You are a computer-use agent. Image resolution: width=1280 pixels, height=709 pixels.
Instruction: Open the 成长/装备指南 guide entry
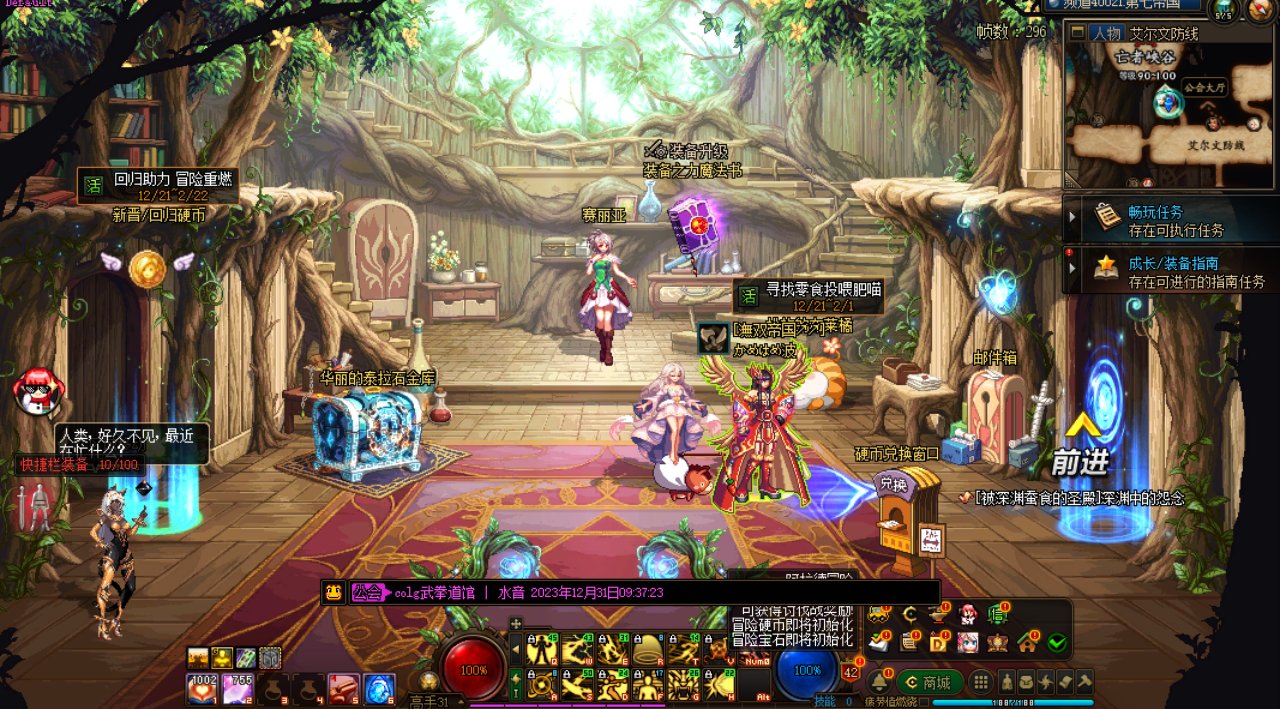[1170, 271]
